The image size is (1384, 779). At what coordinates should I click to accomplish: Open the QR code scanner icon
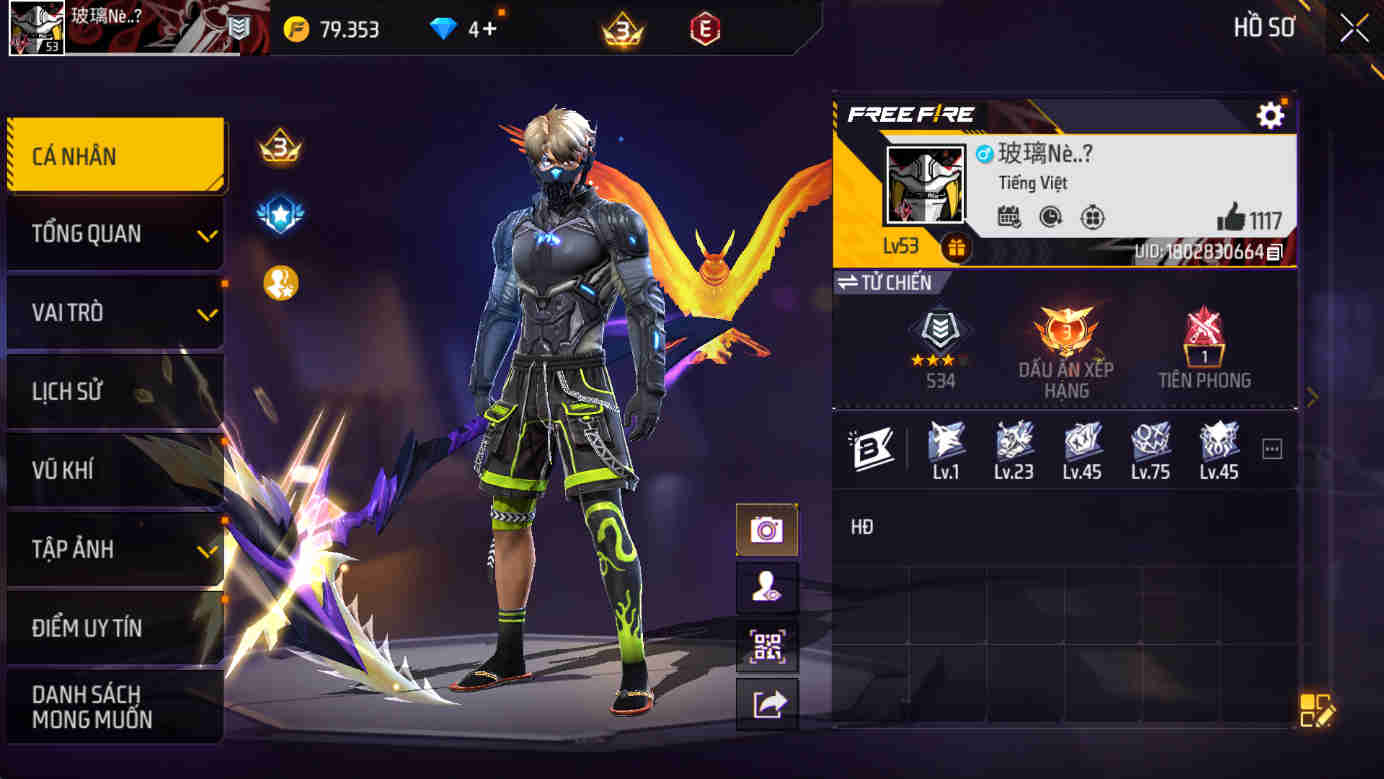click(767, 648)
